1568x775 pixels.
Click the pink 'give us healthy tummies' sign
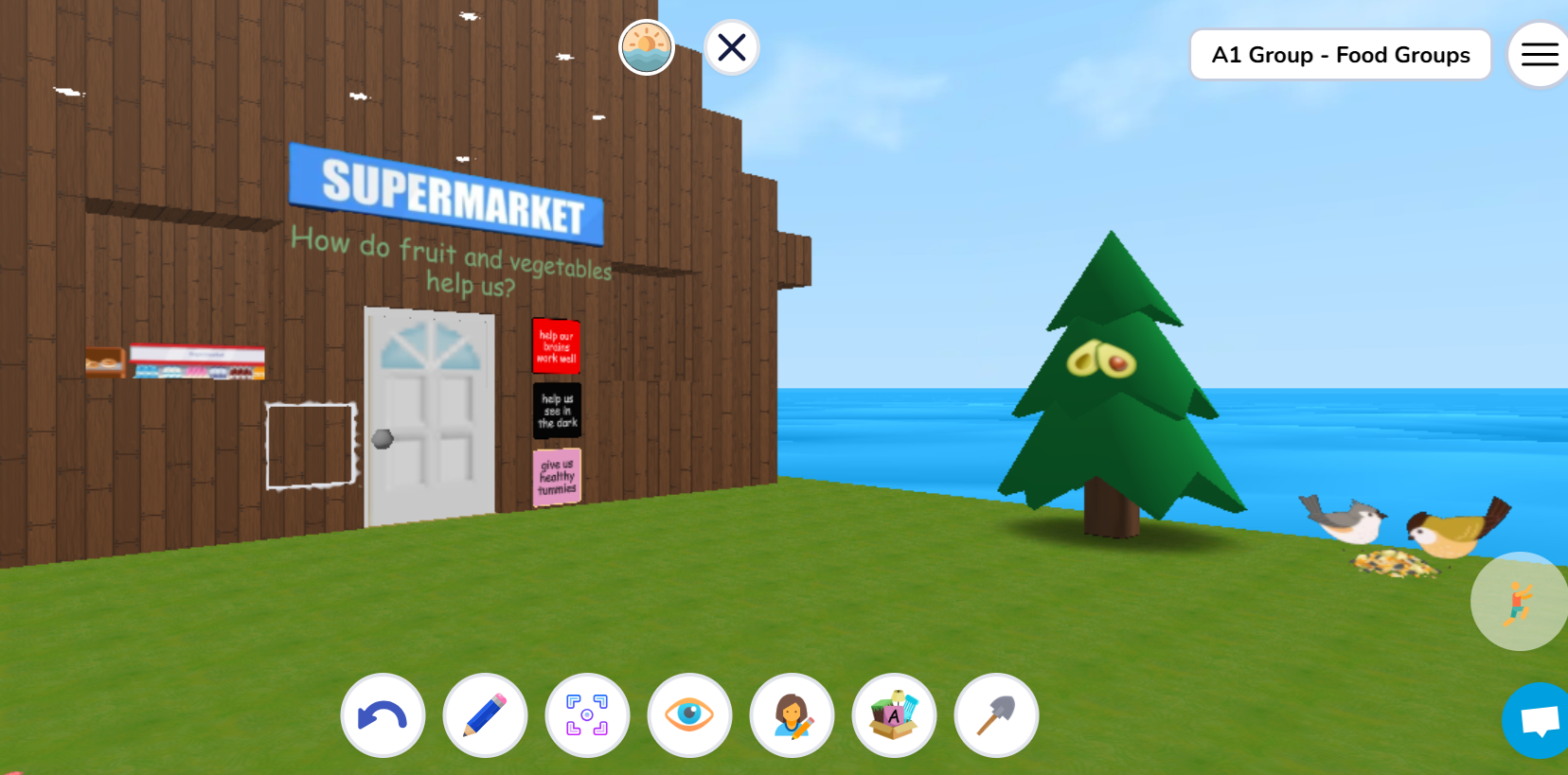(x=556, y=476)
